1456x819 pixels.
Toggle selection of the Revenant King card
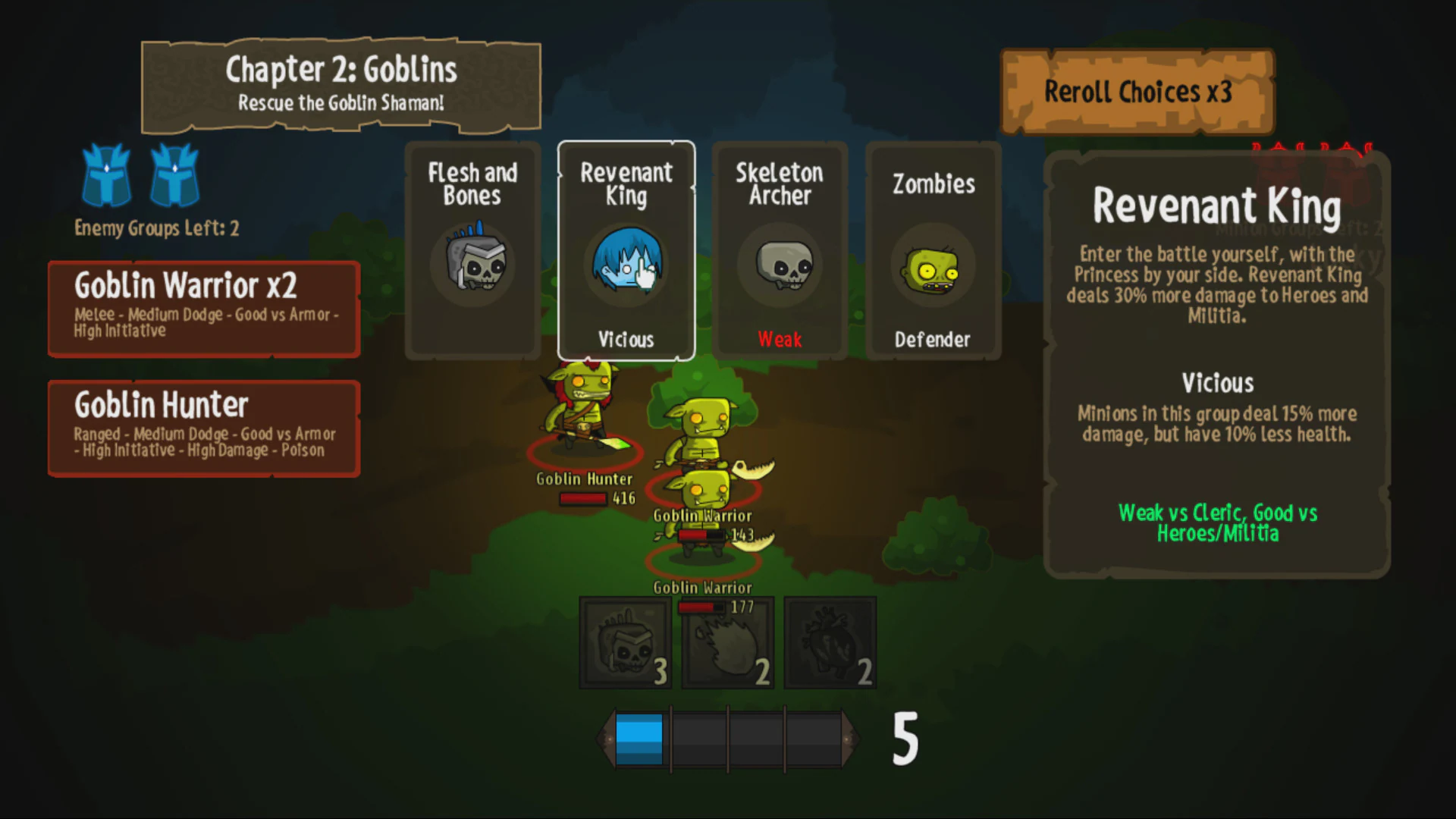[x=626, y=250]
